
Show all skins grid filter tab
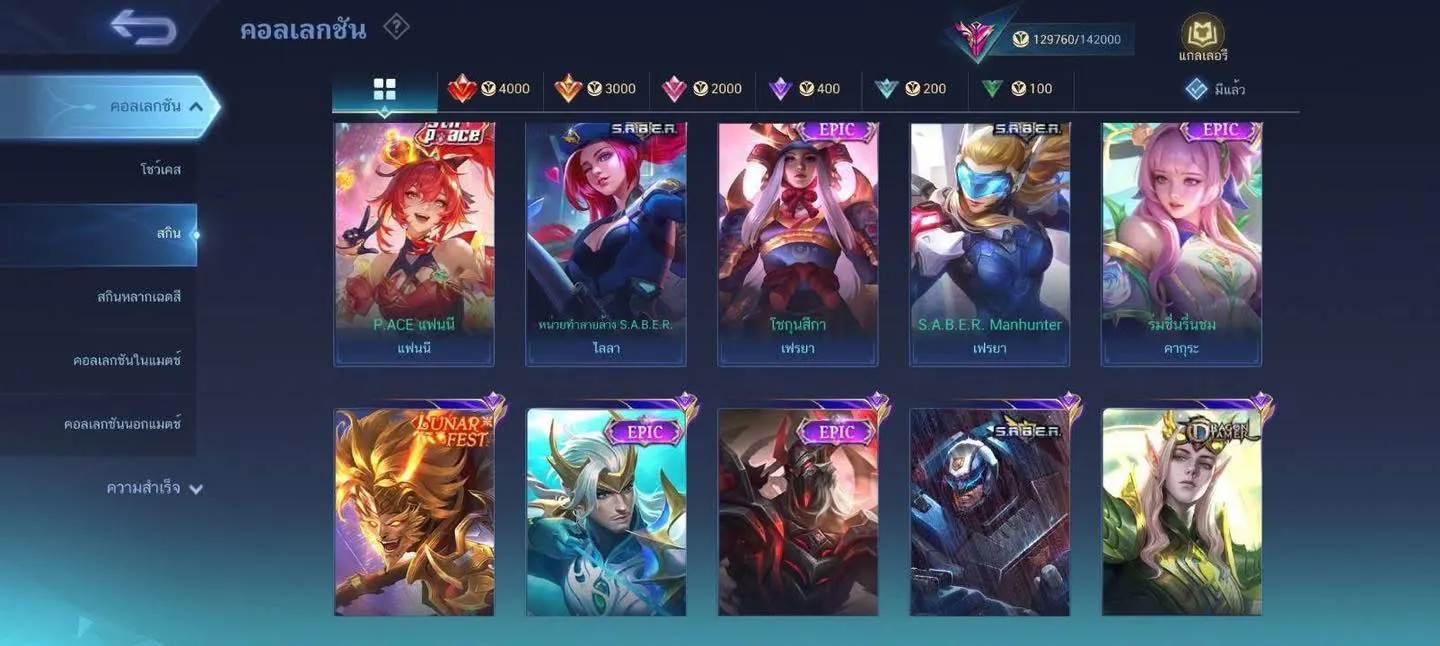coord(385,89)
